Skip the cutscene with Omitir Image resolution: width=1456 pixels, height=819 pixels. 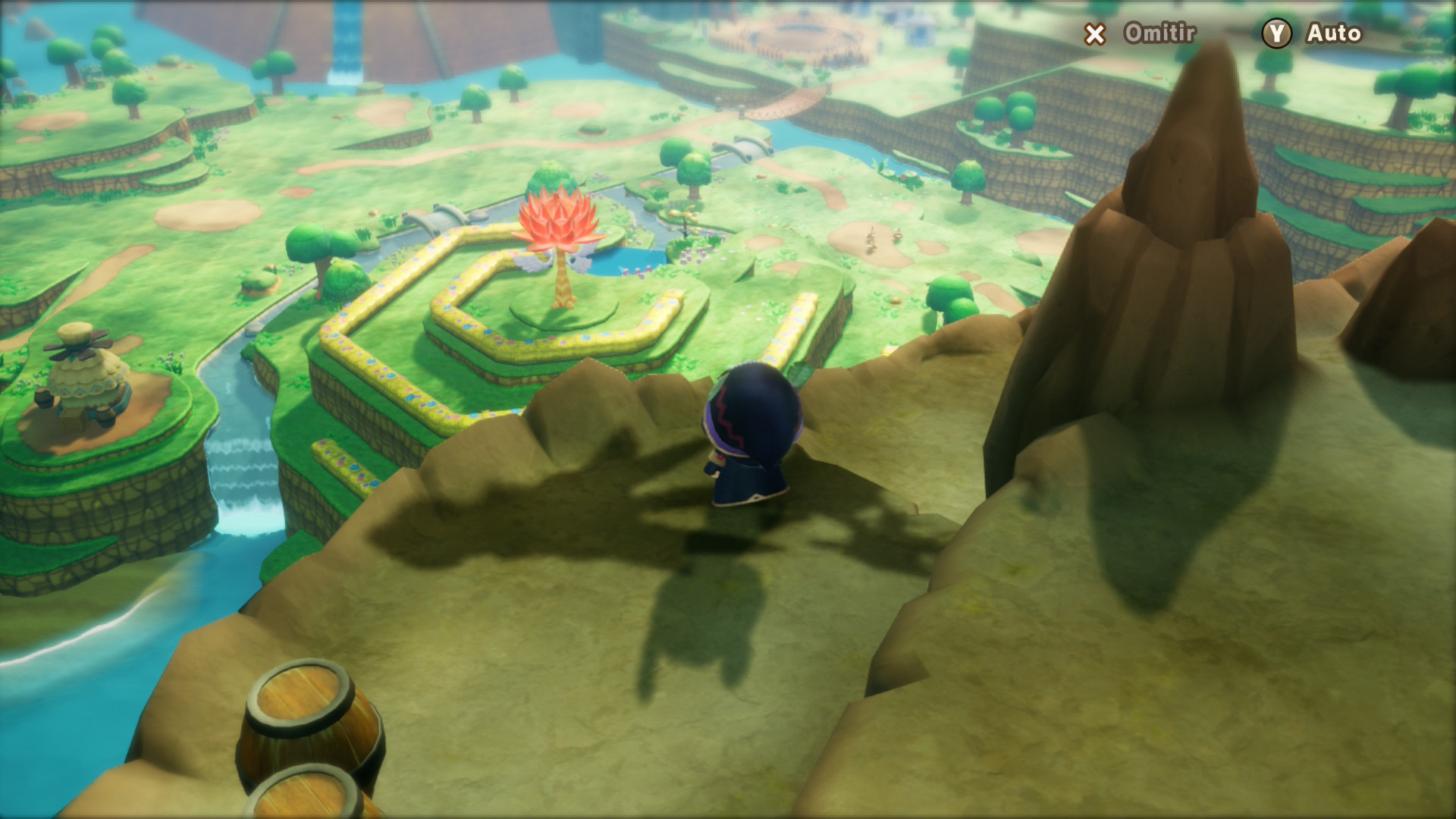tap(1141, 33)
